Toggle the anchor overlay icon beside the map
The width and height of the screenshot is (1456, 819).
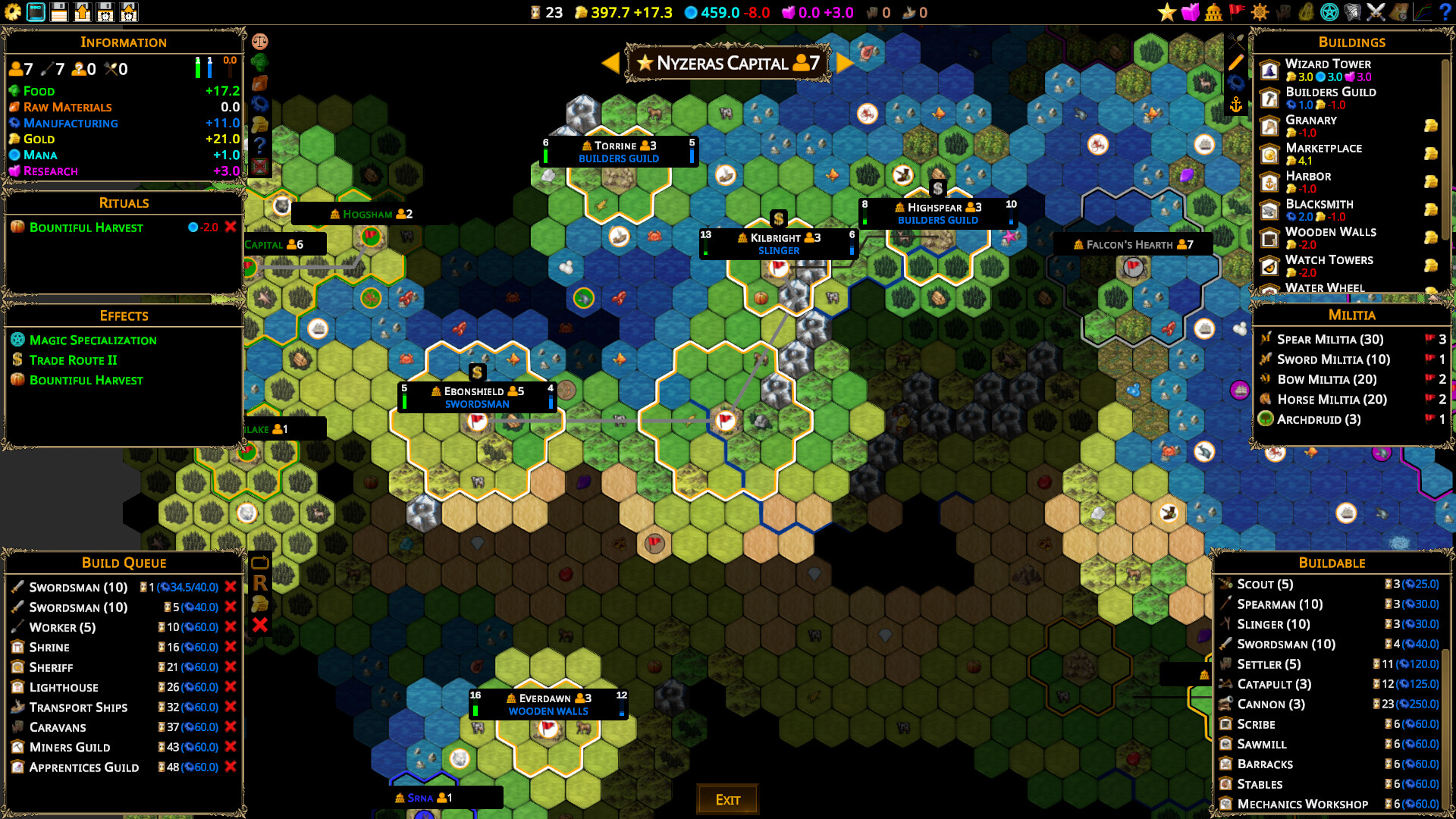(x=1236, y=104)
